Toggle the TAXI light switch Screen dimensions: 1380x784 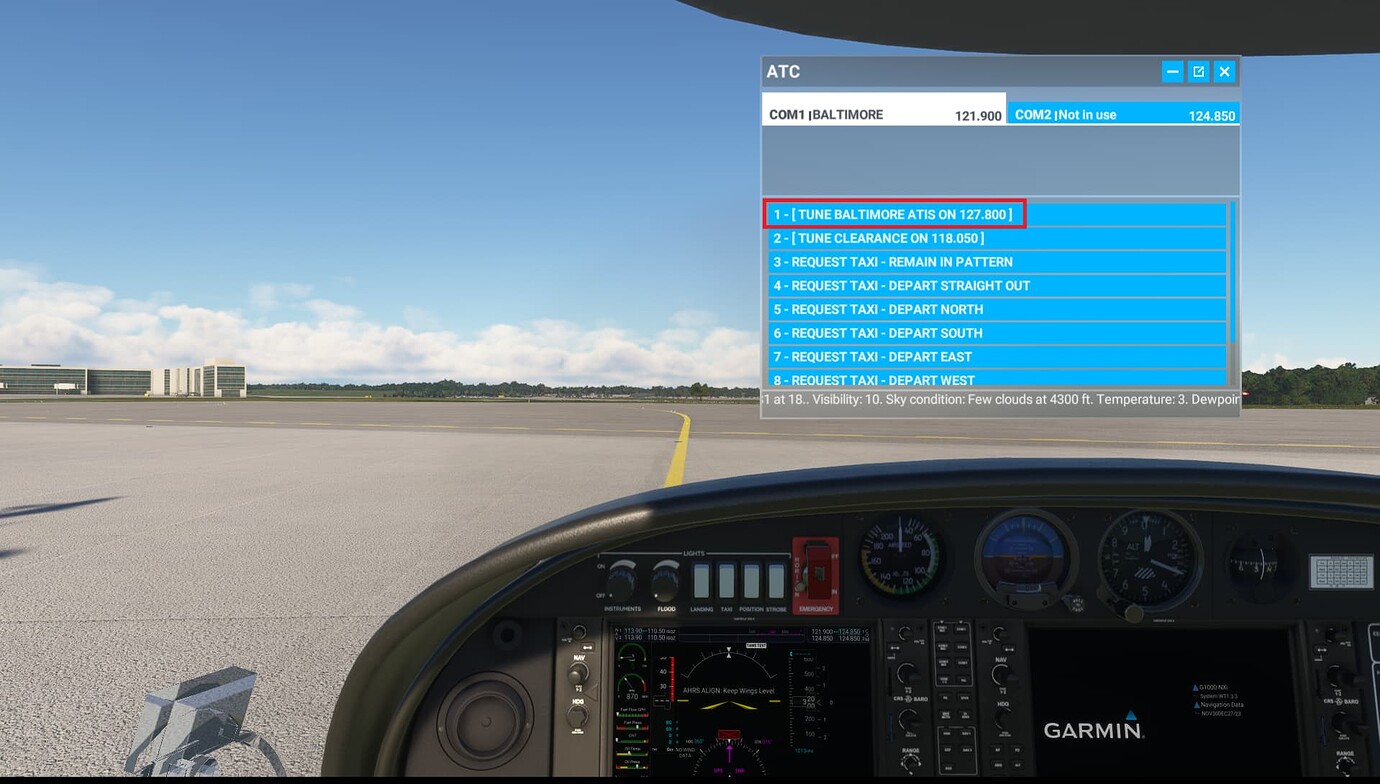coord(725,578)
